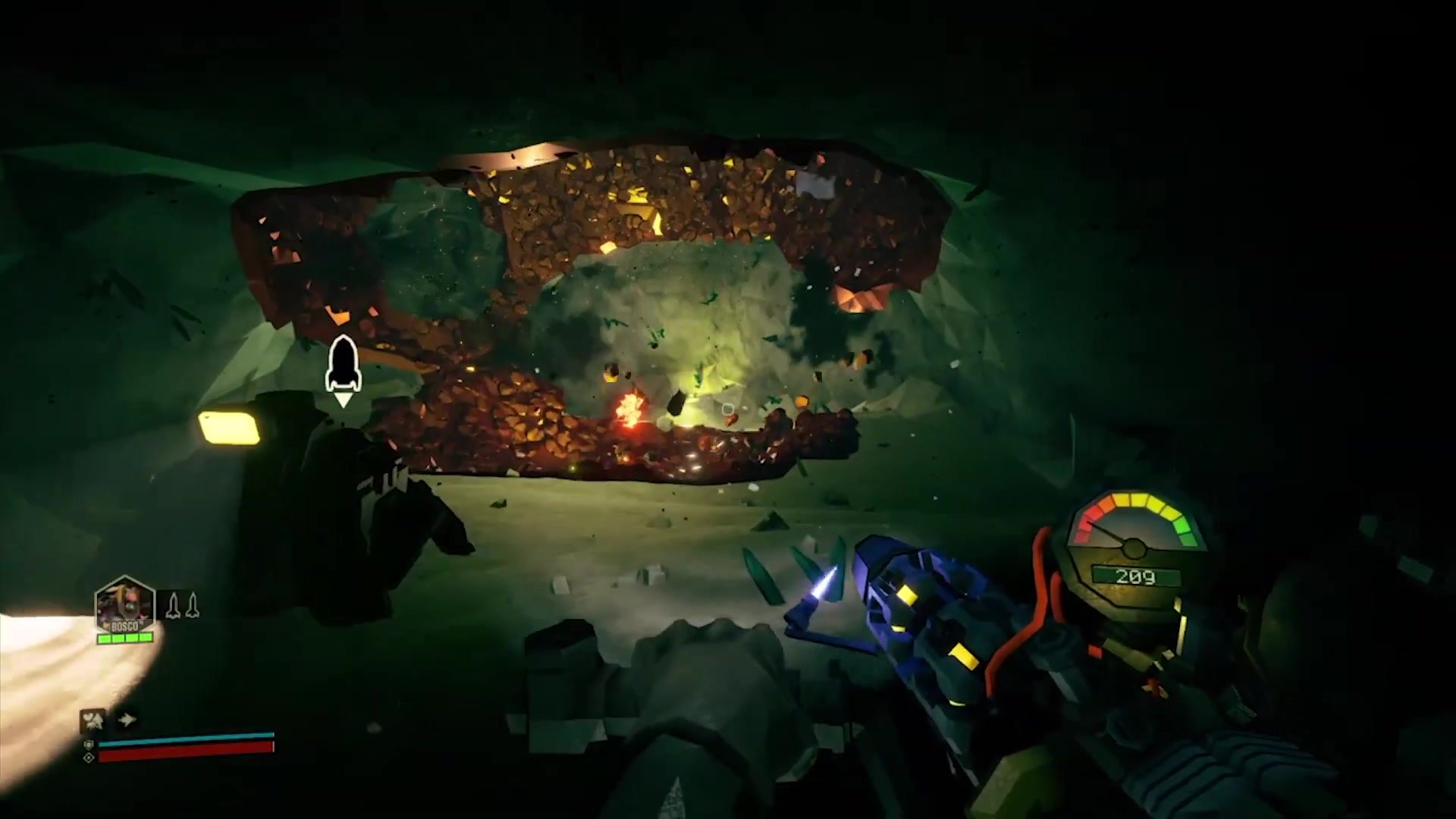Click the diamond health icon by the red bar
The image size is (1456, 819).
coord(89,757)
